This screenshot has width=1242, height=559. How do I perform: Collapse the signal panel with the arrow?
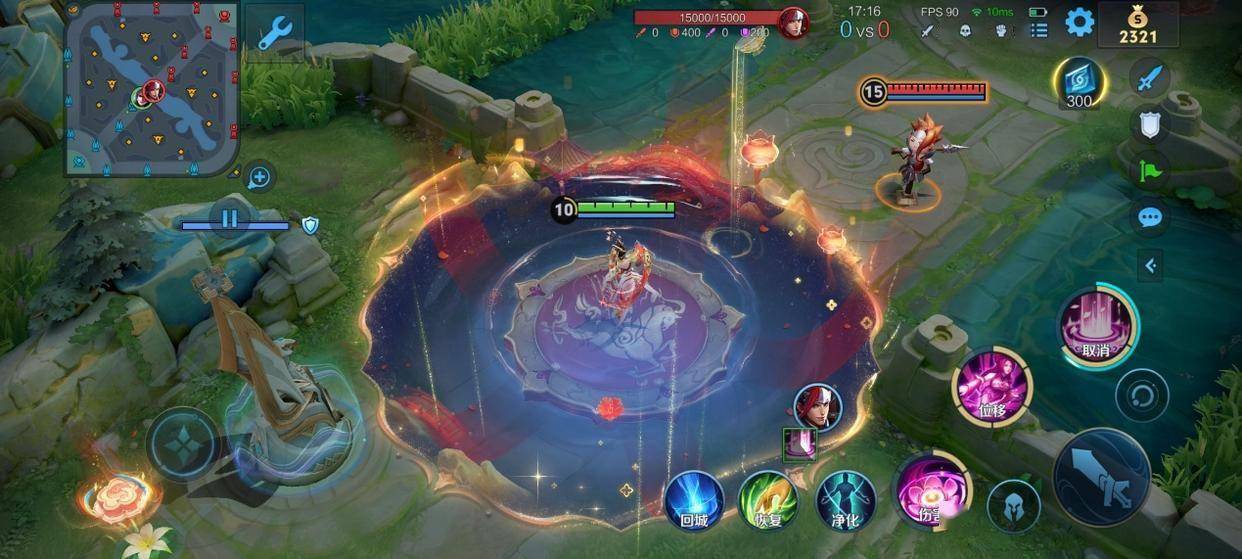pyautogui.click(x=1151, y=265)
